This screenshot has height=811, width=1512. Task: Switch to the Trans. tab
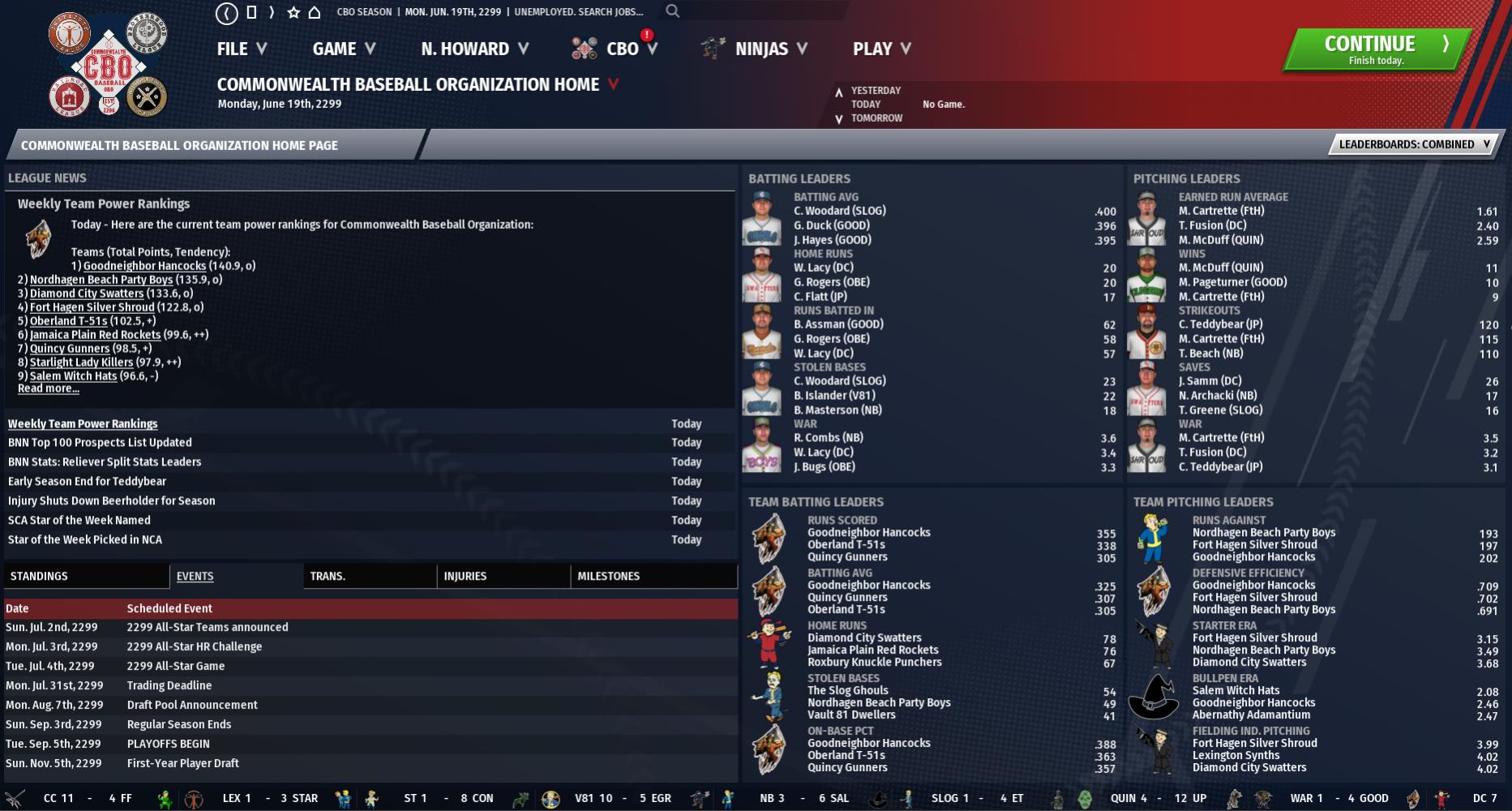click(x=328, y=576)
